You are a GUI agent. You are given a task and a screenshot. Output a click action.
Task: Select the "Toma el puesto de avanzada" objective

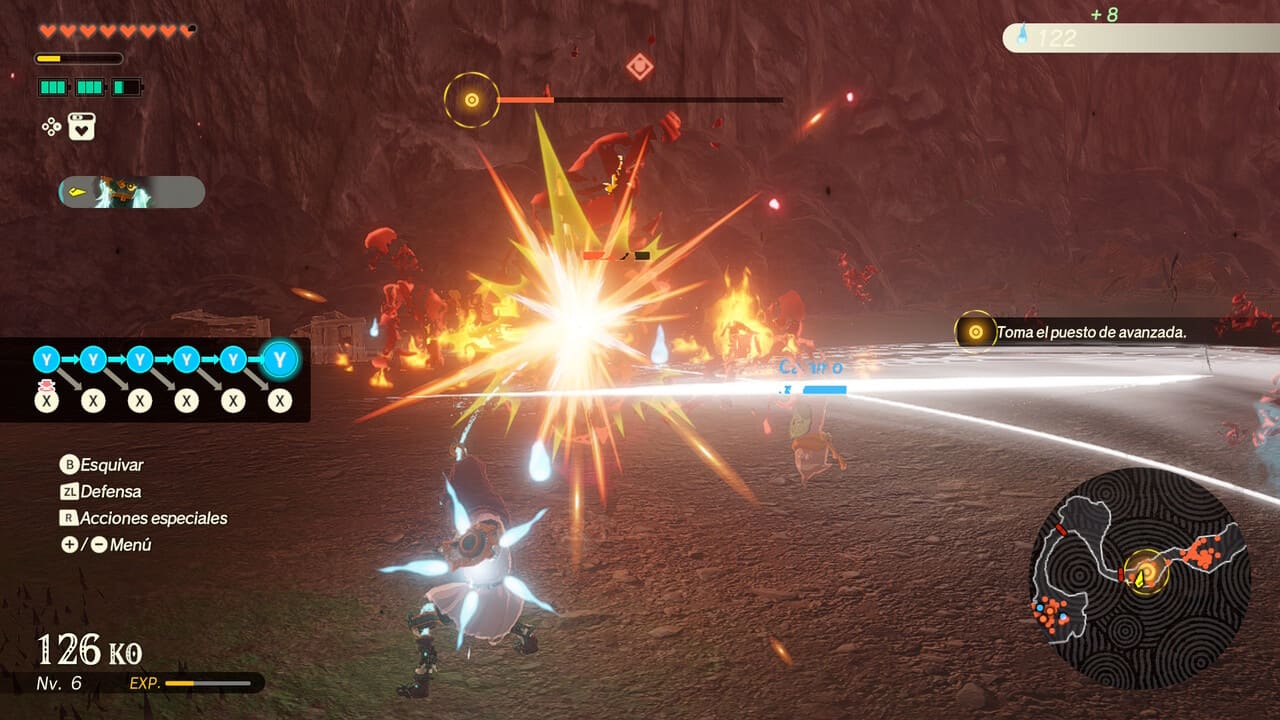(1090, 332)
